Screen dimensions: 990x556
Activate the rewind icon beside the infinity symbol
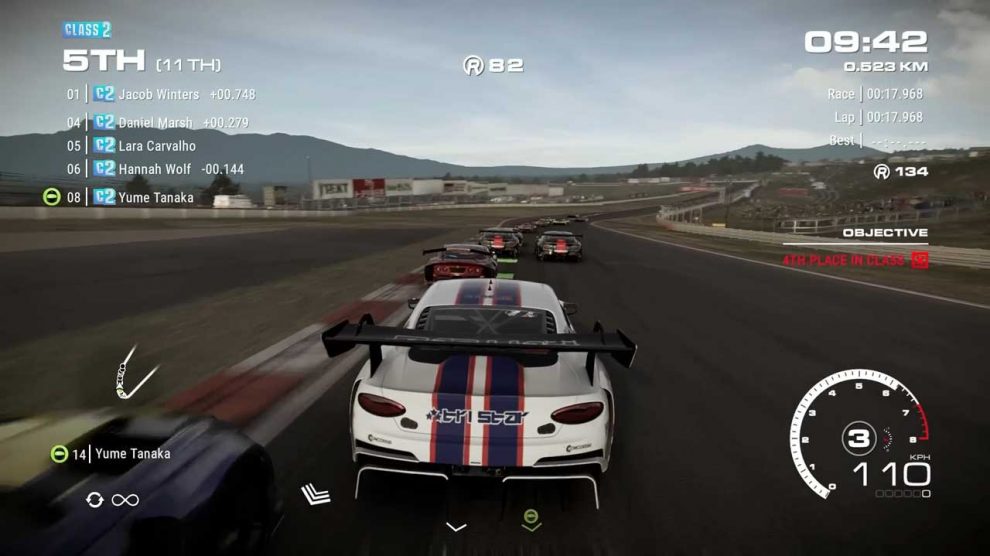(95, 499)
